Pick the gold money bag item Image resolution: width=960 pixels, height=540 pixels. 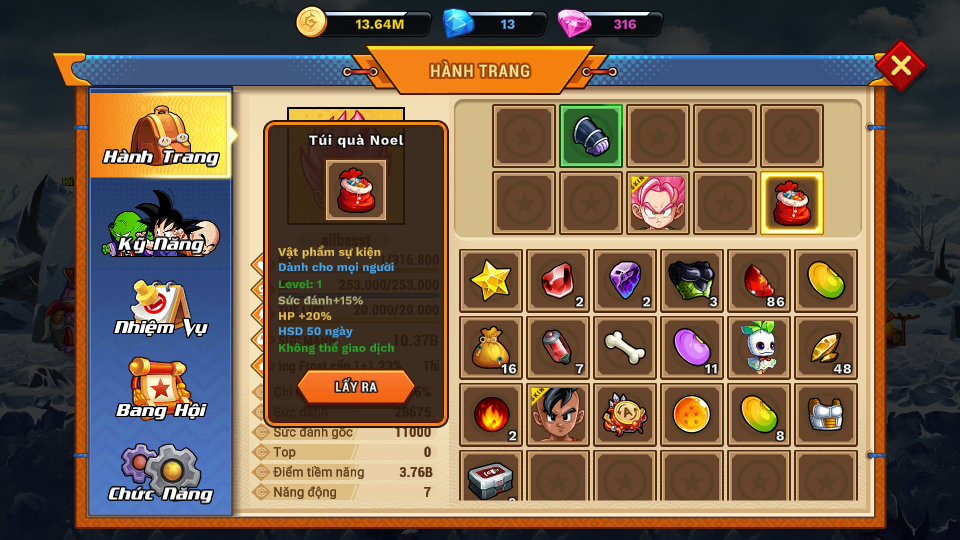(491, 348)
